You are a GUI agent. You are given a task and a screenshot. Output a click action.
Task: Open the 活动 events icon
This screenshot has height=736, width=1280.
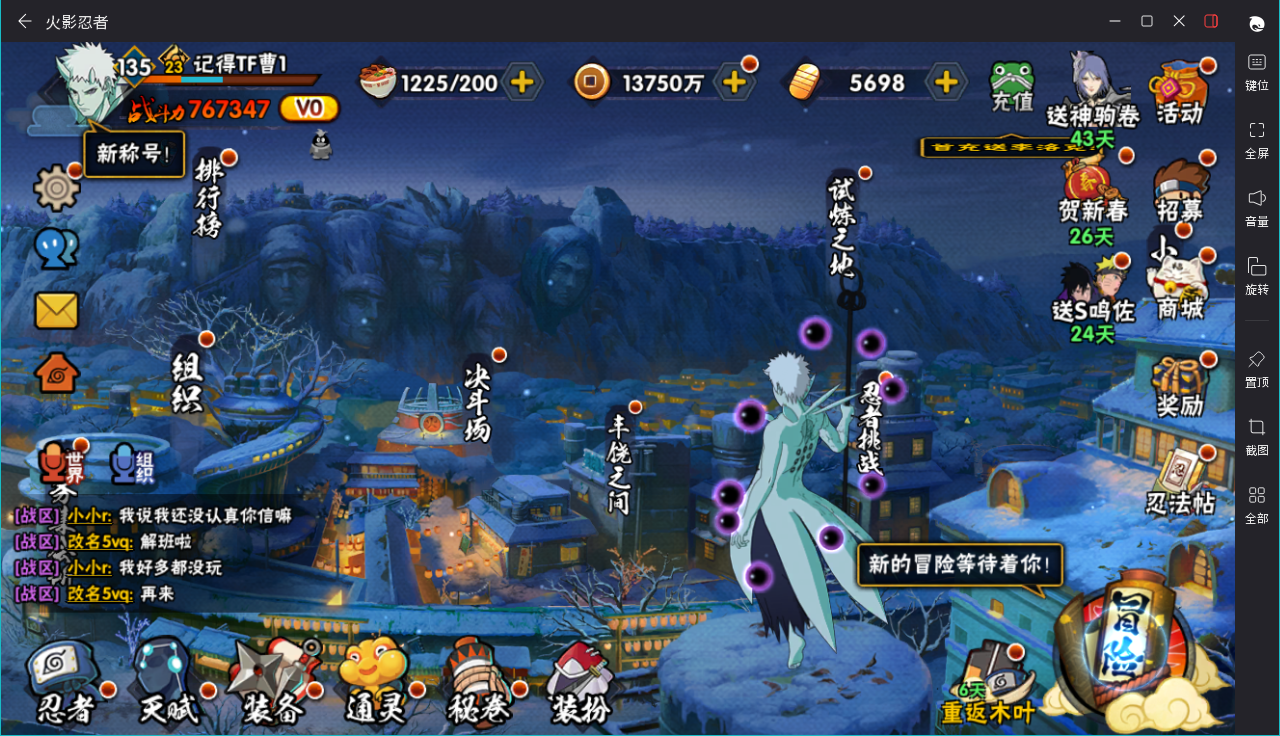[1180, 92]
